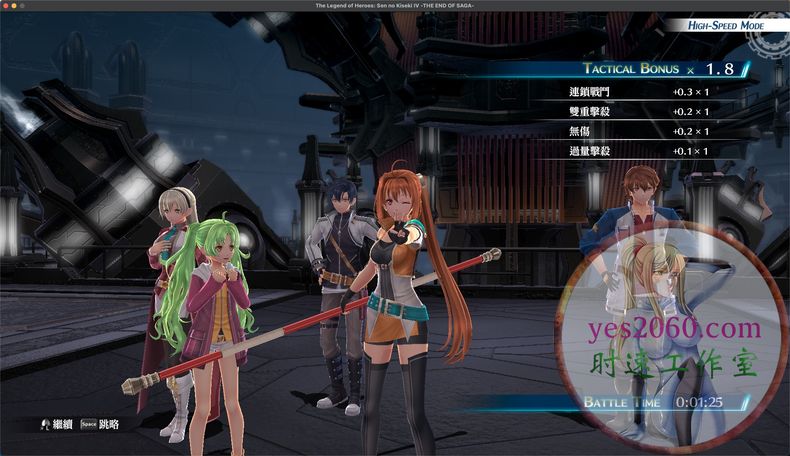Continue past the battle results (繼續)
The image size is (790, 456).
(x=56, y=424)
